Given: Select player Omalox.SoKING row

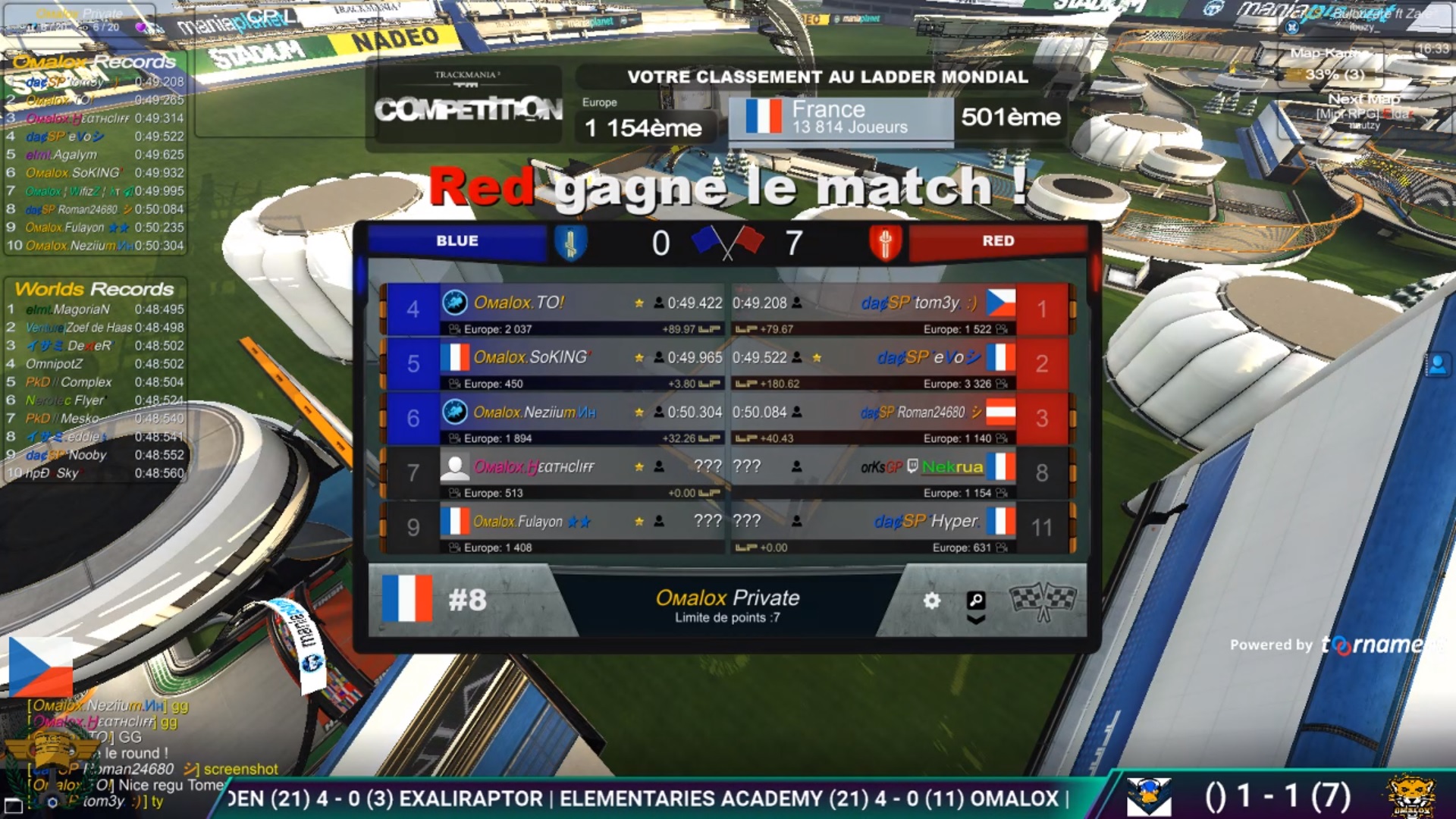Looking at the screenshot, I should pos(531,357).
